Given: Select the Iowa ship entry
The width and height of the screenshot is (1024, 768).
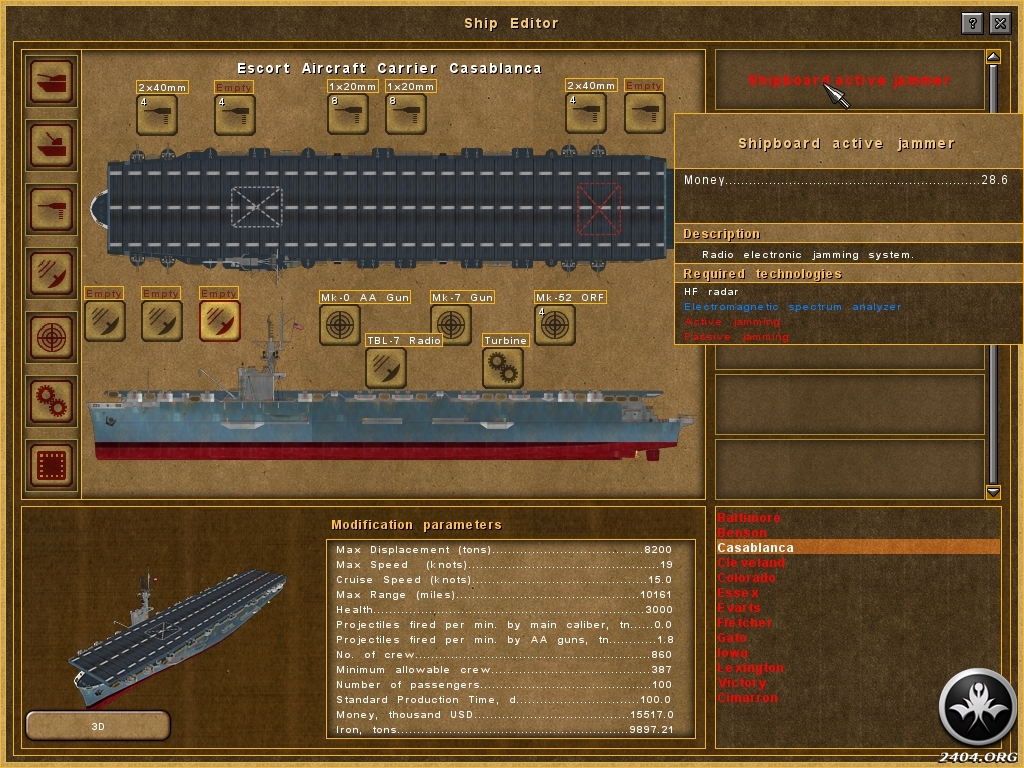Looking at the screenshot, I should click(x=732, y=653).
